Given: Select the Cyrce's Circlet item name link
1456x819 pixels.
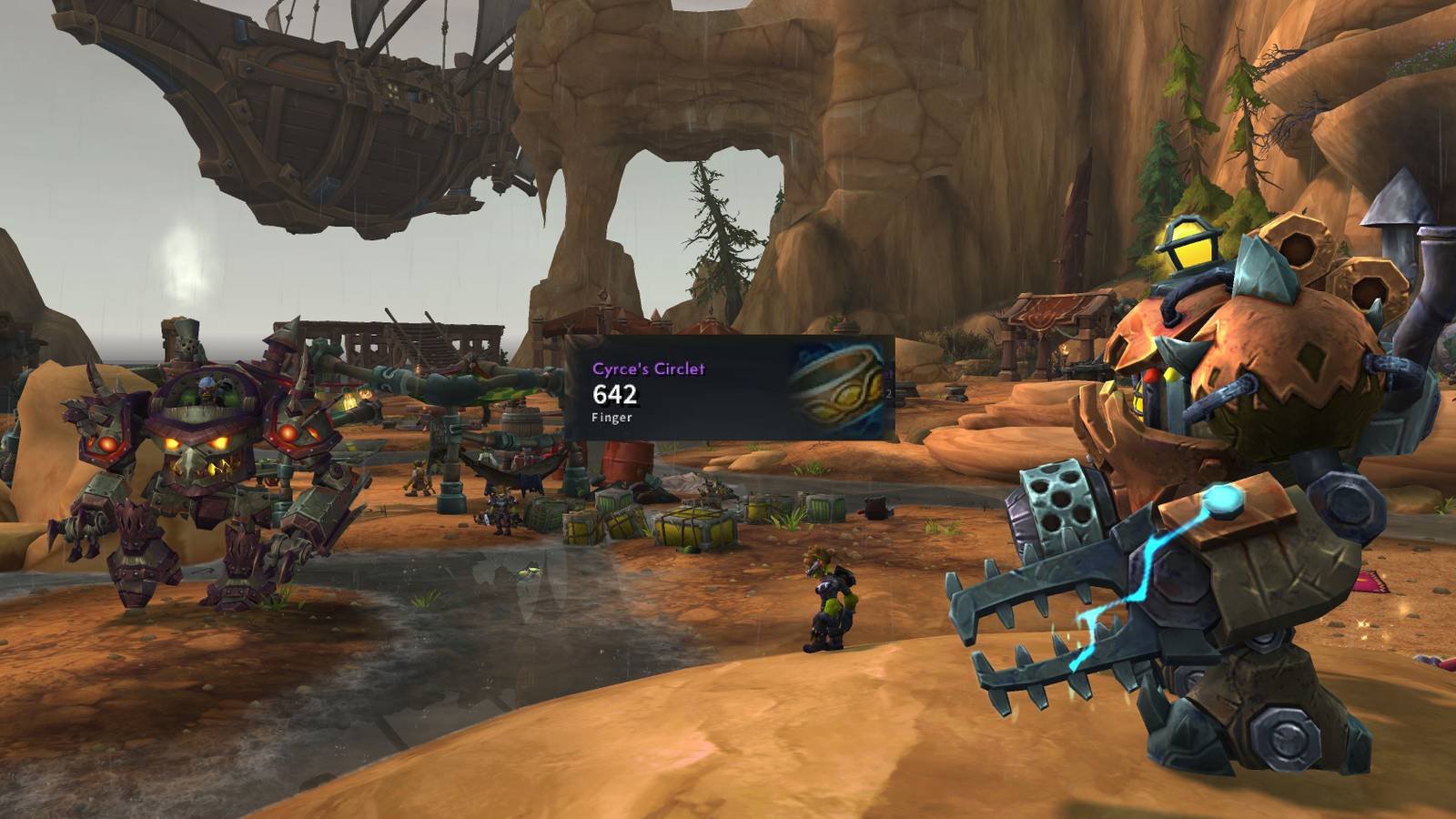Looking at the screenshot, I should [x=650, y=368].
